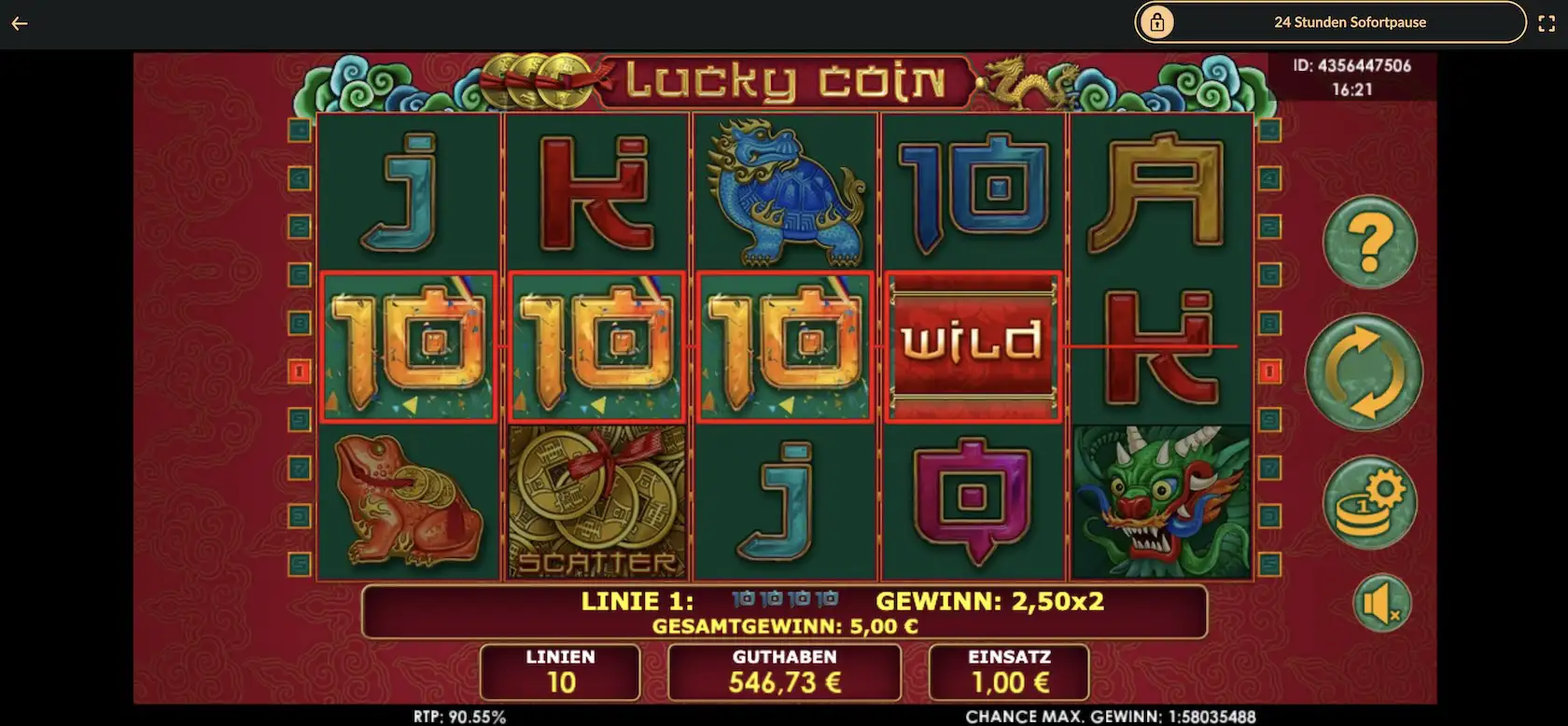Click the Wild symbol on reel four
The image size is (1568, 726).
[x=973, y=344]
